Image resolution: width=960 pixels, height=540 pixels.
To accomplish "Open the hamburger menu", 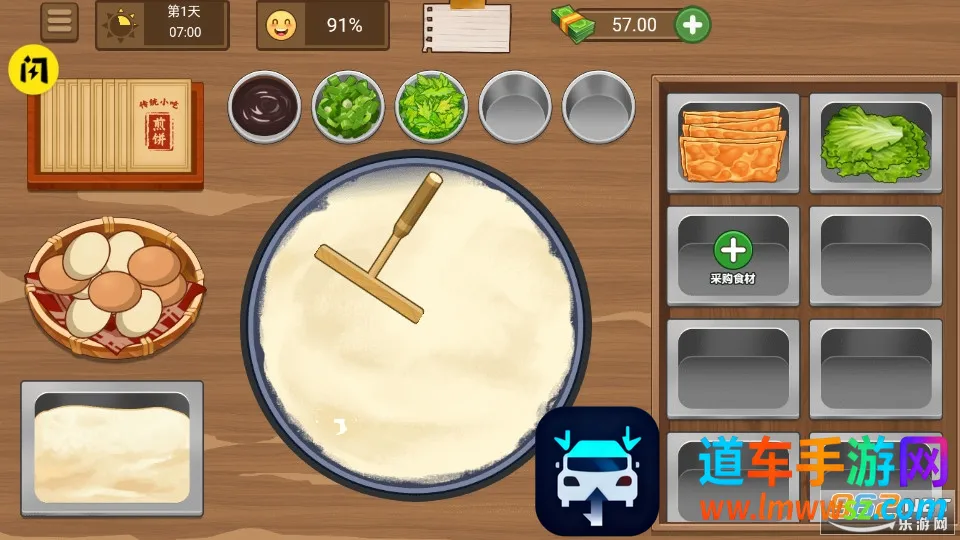I will coord(60,23).
